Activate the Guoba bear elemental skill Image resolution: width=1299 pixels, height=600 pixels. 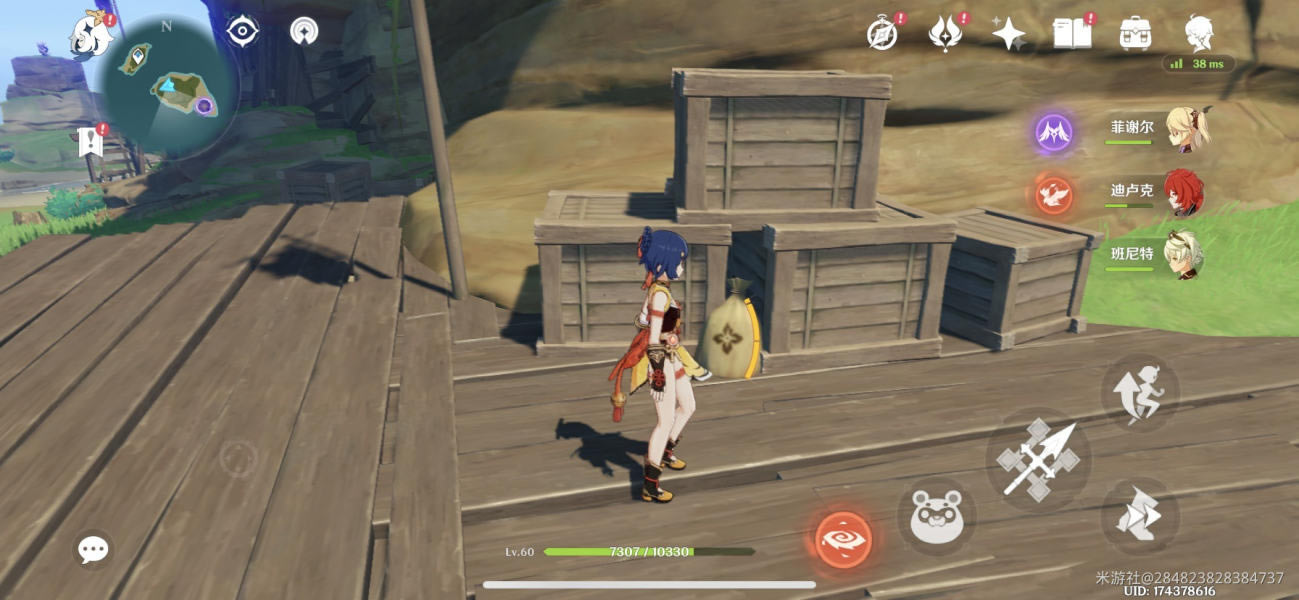click(936, 514)
